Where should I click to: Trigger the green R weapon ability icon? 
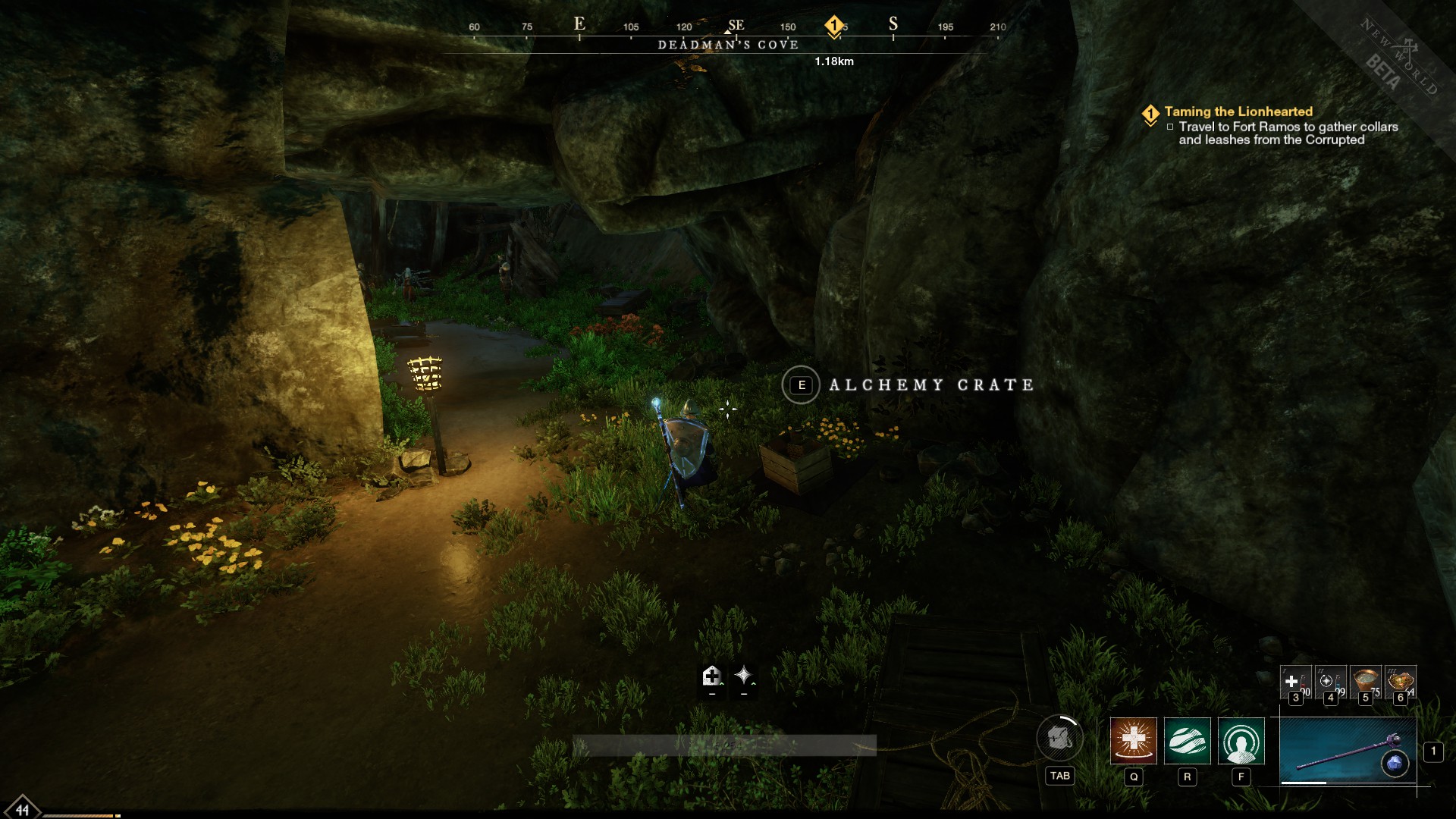tap(1186, 744)
